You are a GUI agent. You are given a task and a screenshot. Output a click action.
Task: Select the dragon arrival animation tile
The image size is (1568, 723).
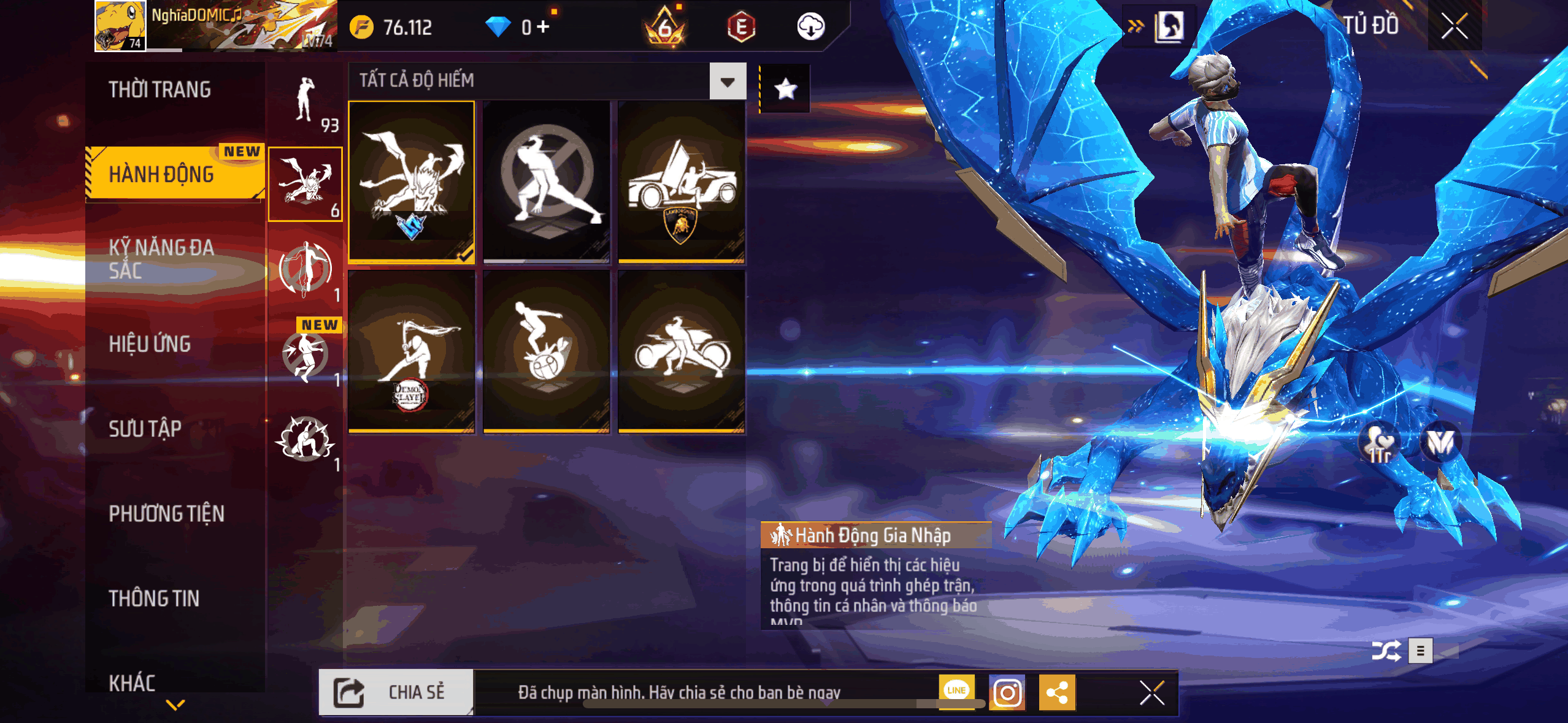pyautogui.click(x=412, y=182)
